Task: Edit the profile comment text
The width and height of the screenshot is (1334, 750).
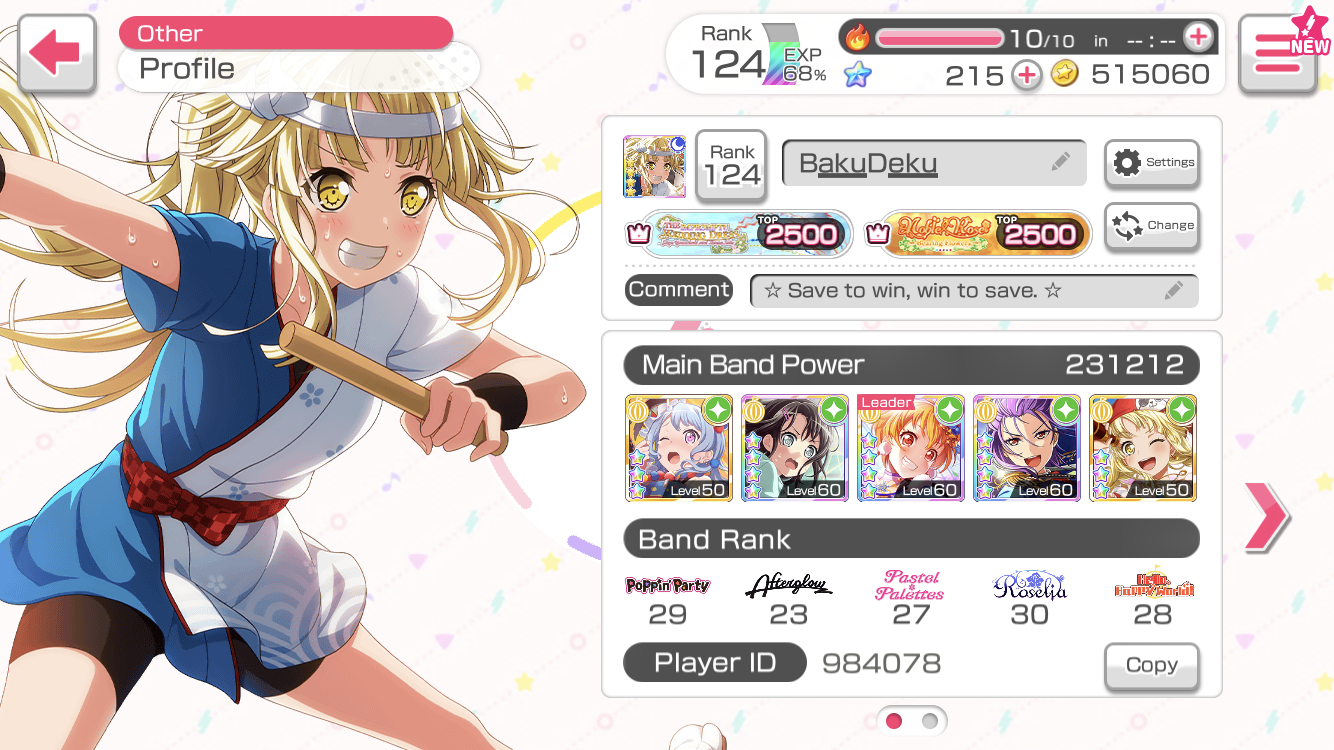Action: point(973,291)
